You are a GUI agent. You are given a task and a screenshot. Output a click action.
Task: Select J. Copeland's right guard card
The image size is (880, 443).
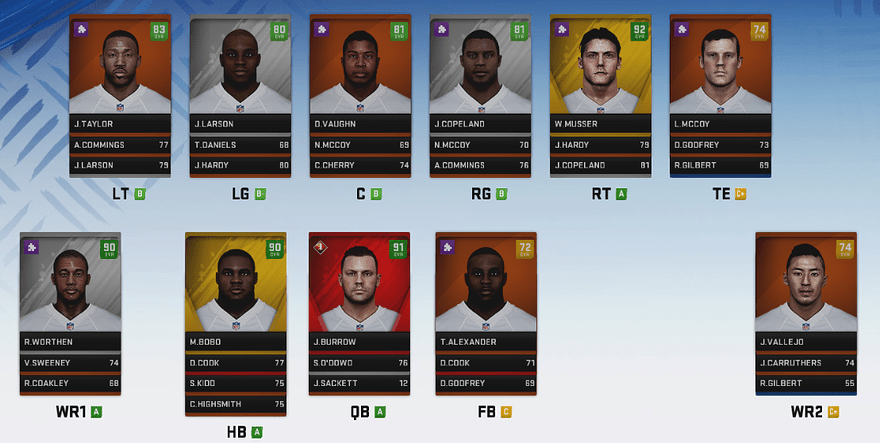click(x=480, y=68)
